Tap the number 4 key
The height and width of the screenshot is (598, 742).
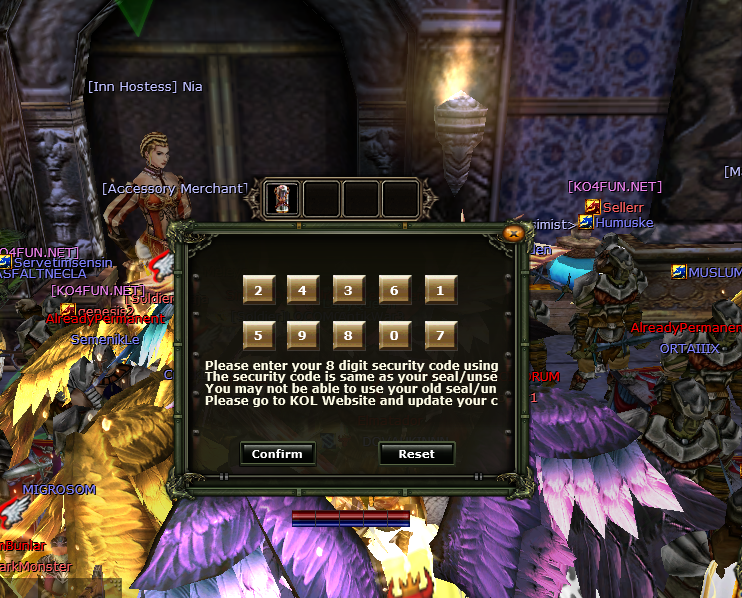303,290
